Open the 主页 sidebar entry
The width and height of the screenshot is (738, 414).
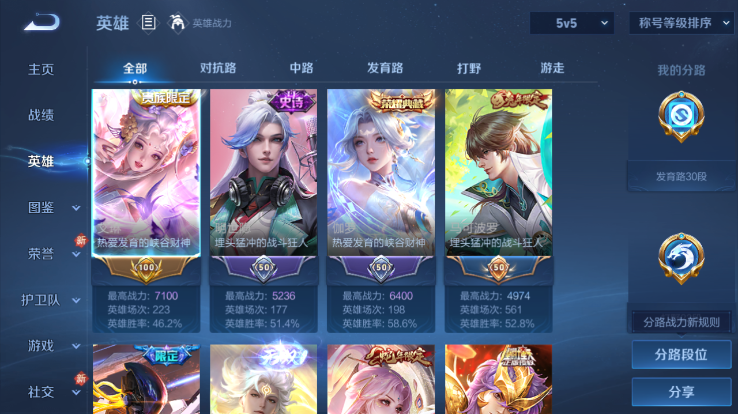coord(41,69)
